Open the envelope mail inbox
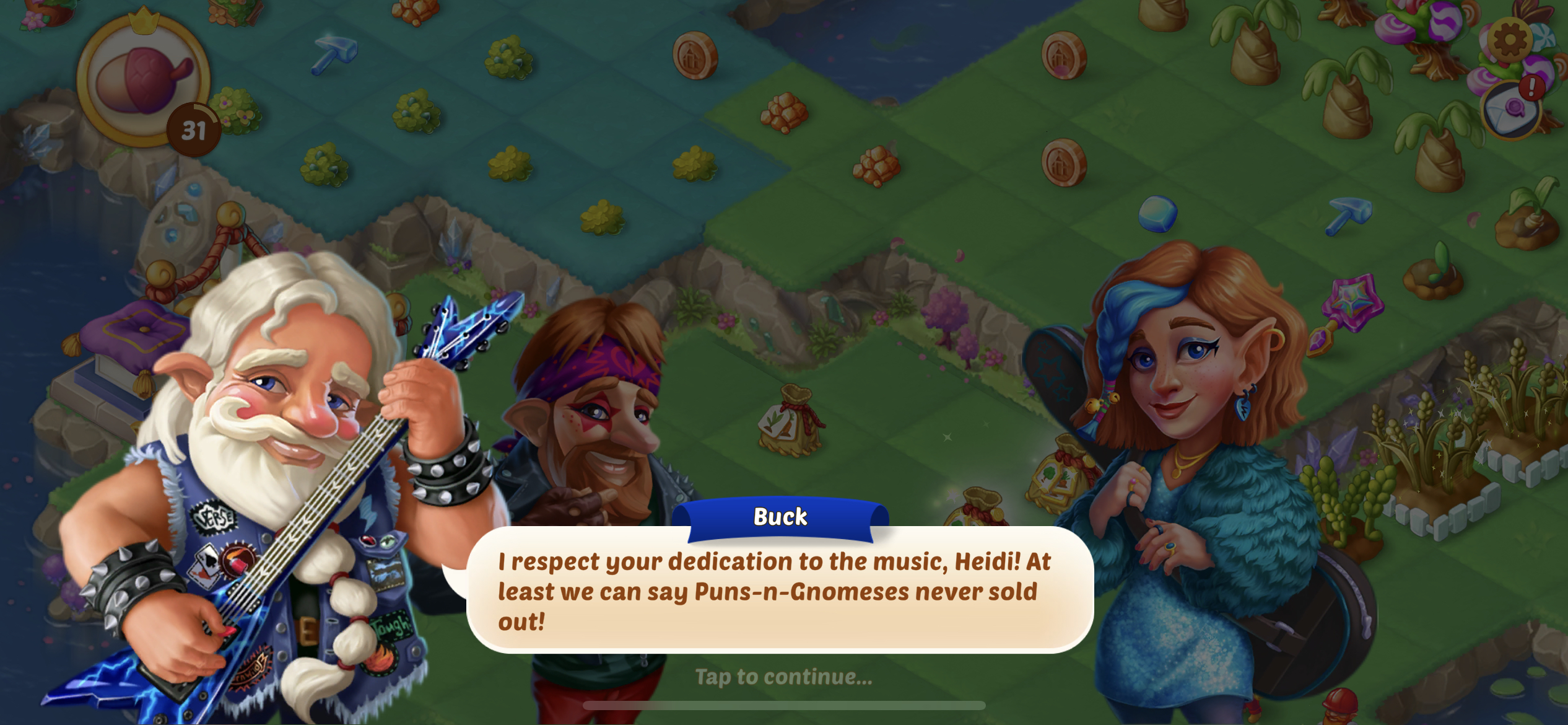Screen dimensions: 1568x725 pyautogui.click(x=1512, y=110)
